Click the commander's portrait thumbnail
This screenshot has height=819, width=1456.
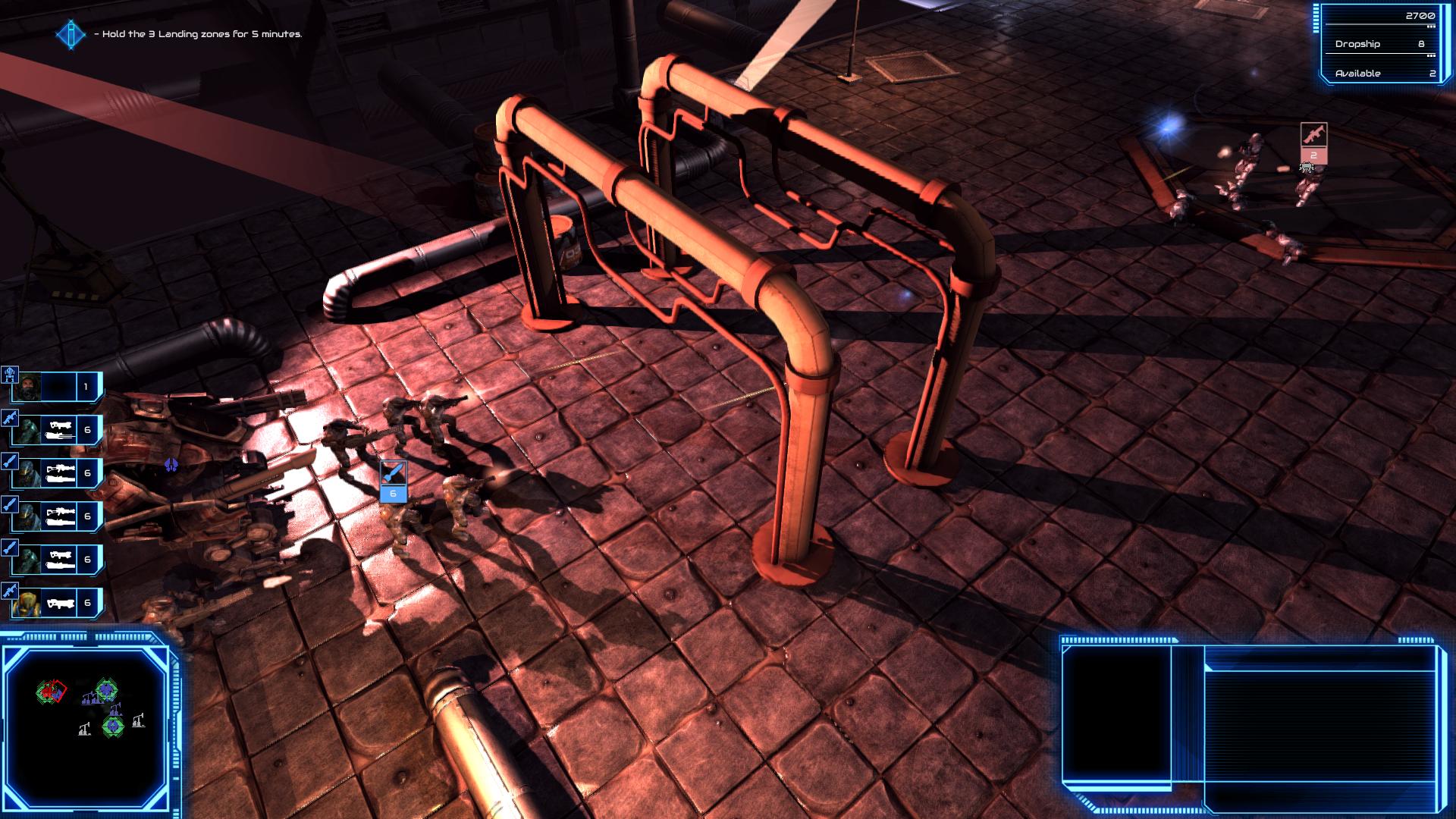28,387
